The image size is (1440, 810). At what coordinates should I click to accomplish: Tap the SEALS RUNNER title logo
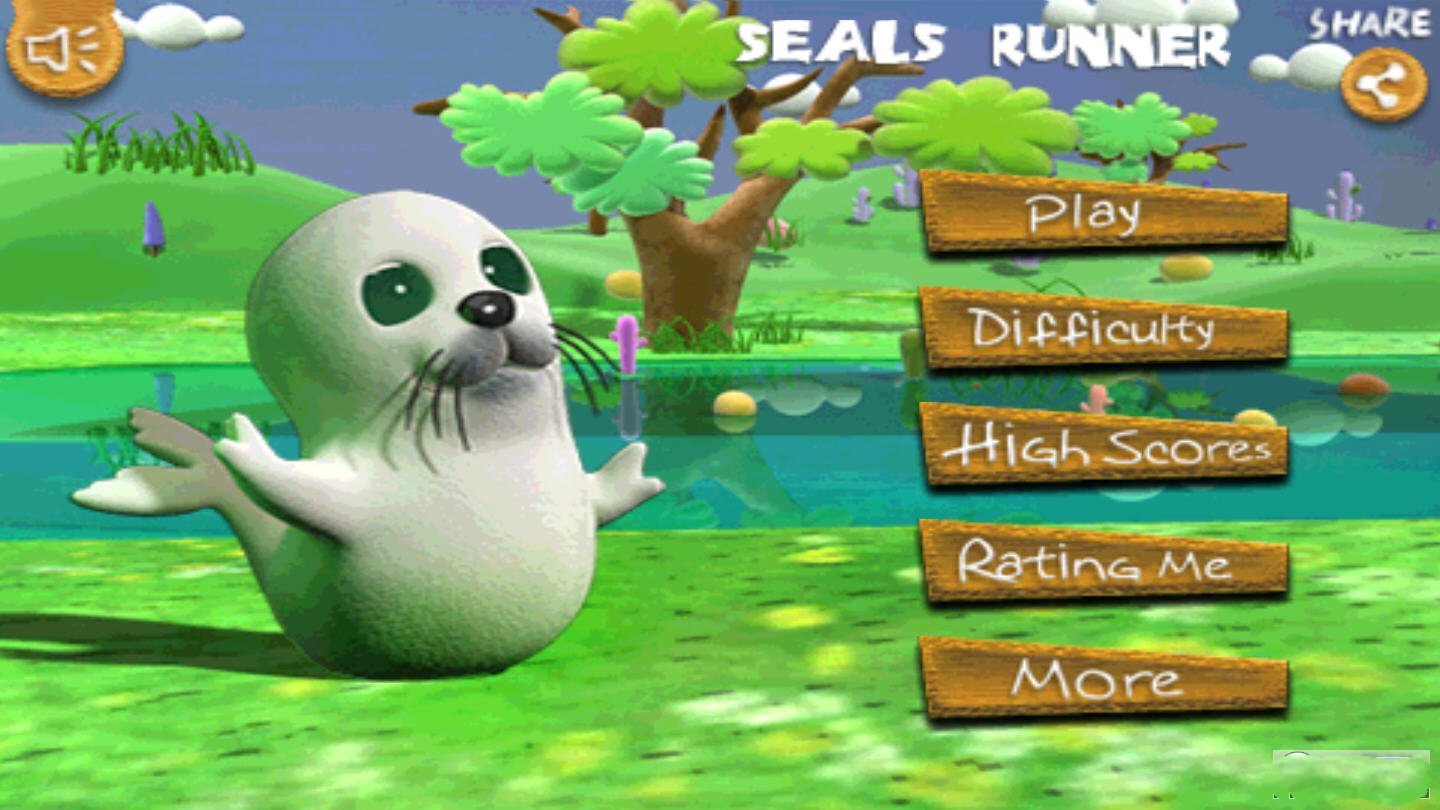tap(985, 45)
